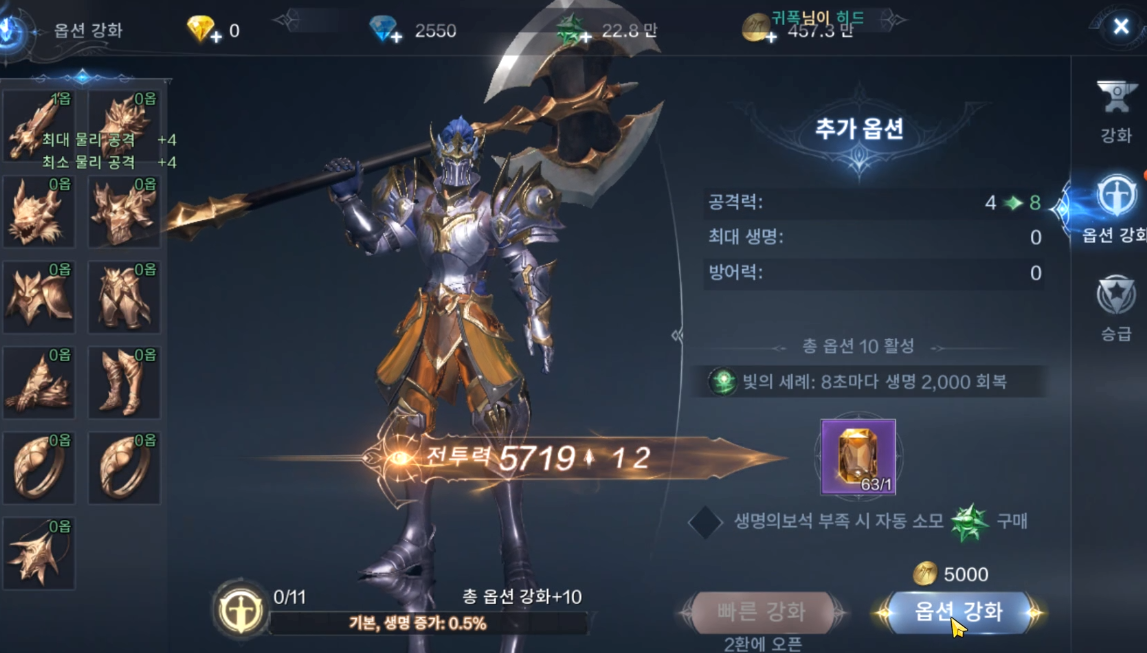Click the greyed 빠른 강화 button

pyautogui.click(x=761, y=611)
